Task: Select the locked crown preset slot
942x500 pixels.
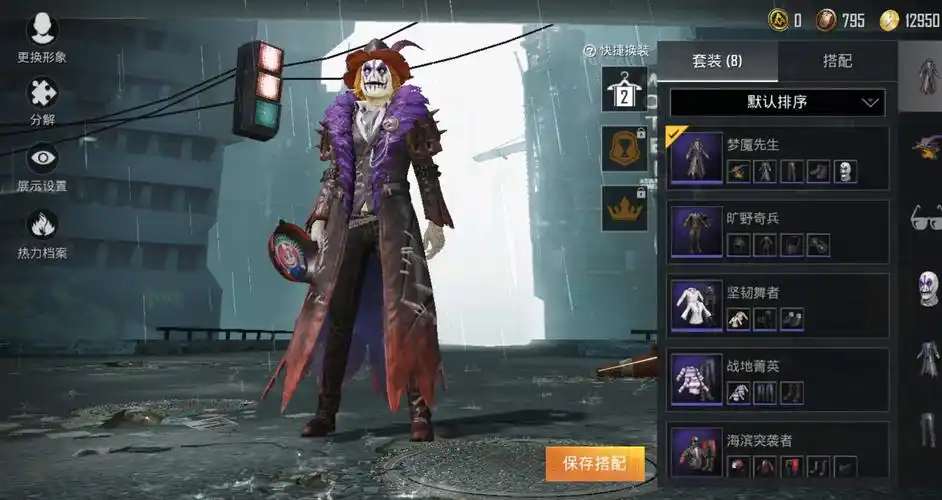Action: tap(623, 209)
